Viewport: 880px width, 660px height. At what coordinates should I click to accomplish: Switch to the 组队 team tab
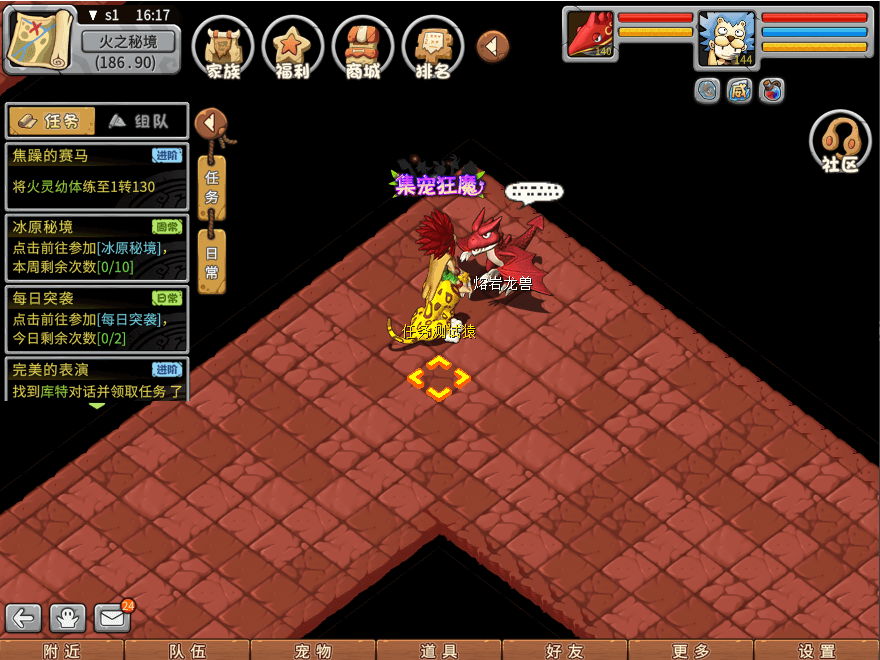click(140, 121)
